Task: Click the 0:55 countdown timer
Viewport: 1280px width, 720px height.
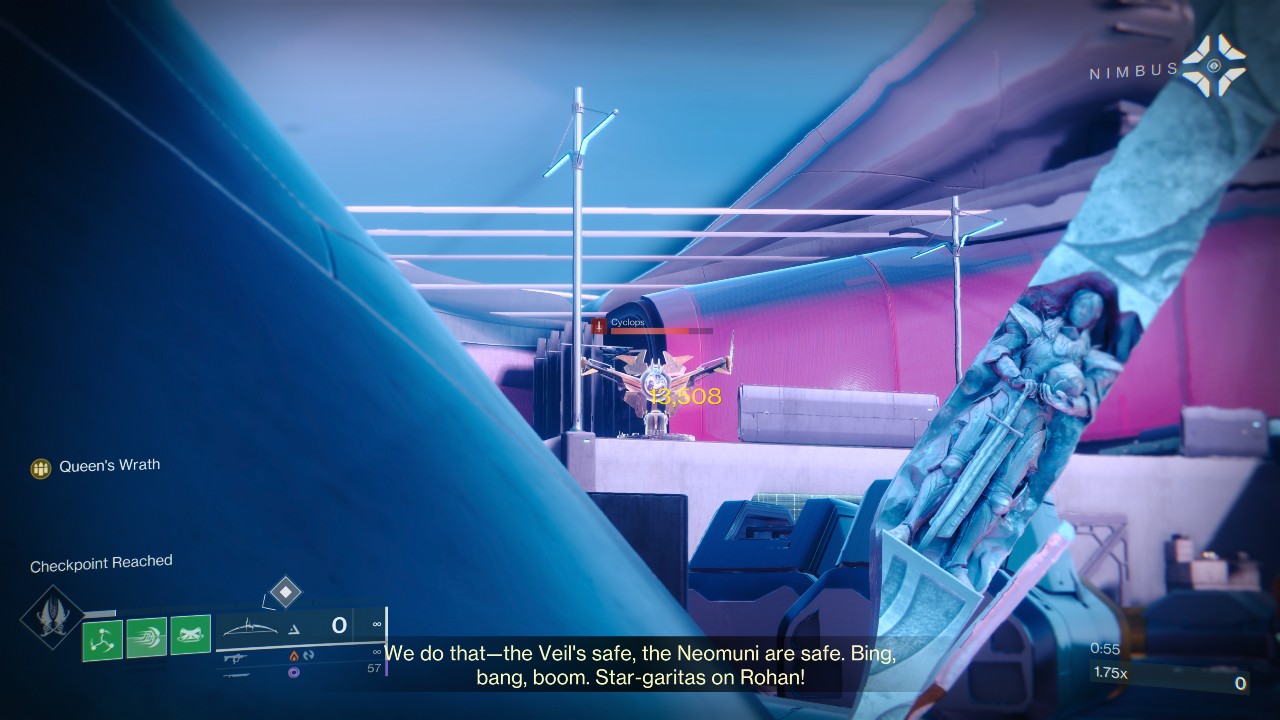Action: tap(1105, 647)
